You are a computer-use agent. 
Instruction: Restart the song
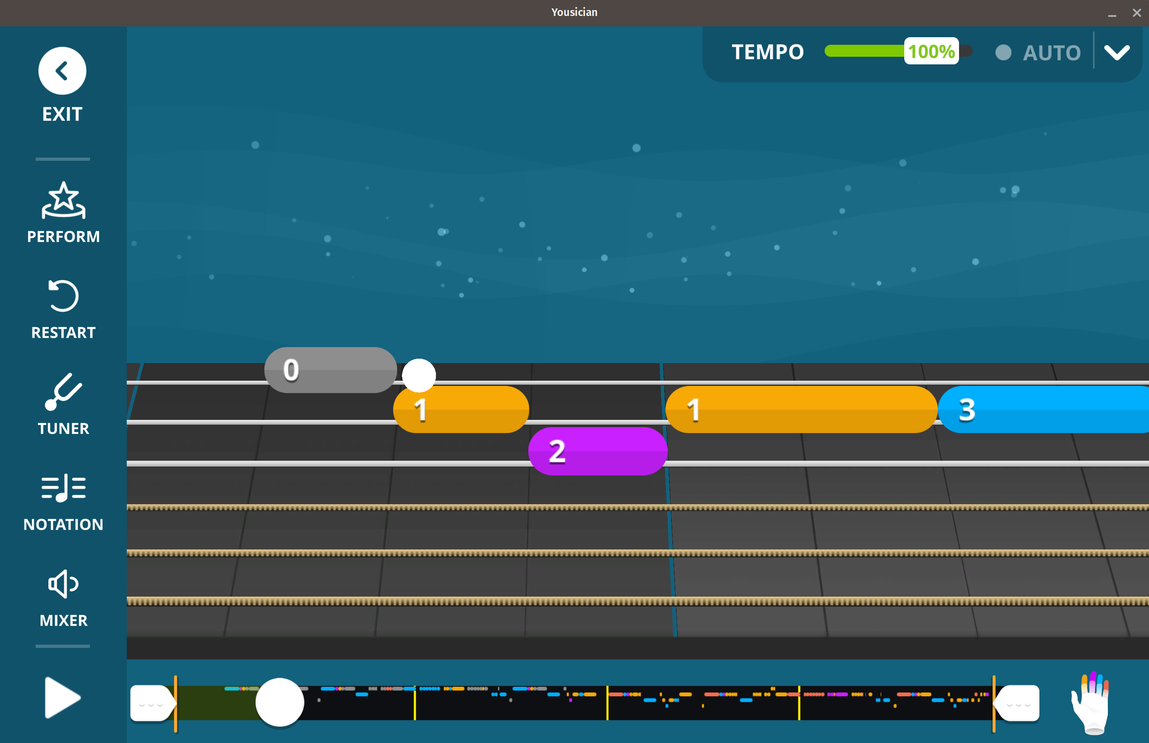point(63,308)
